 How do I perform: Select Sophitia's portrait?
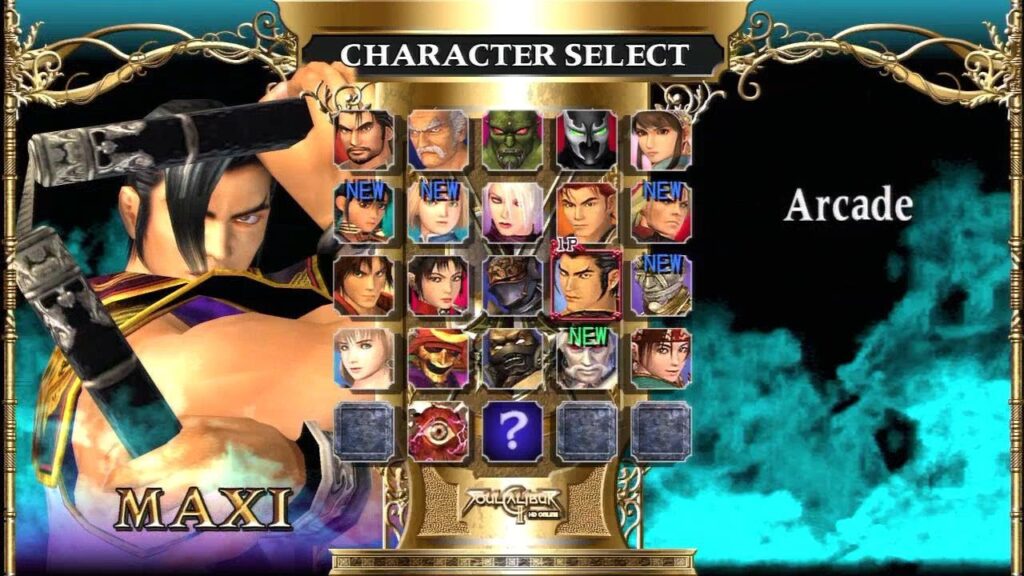364,358
